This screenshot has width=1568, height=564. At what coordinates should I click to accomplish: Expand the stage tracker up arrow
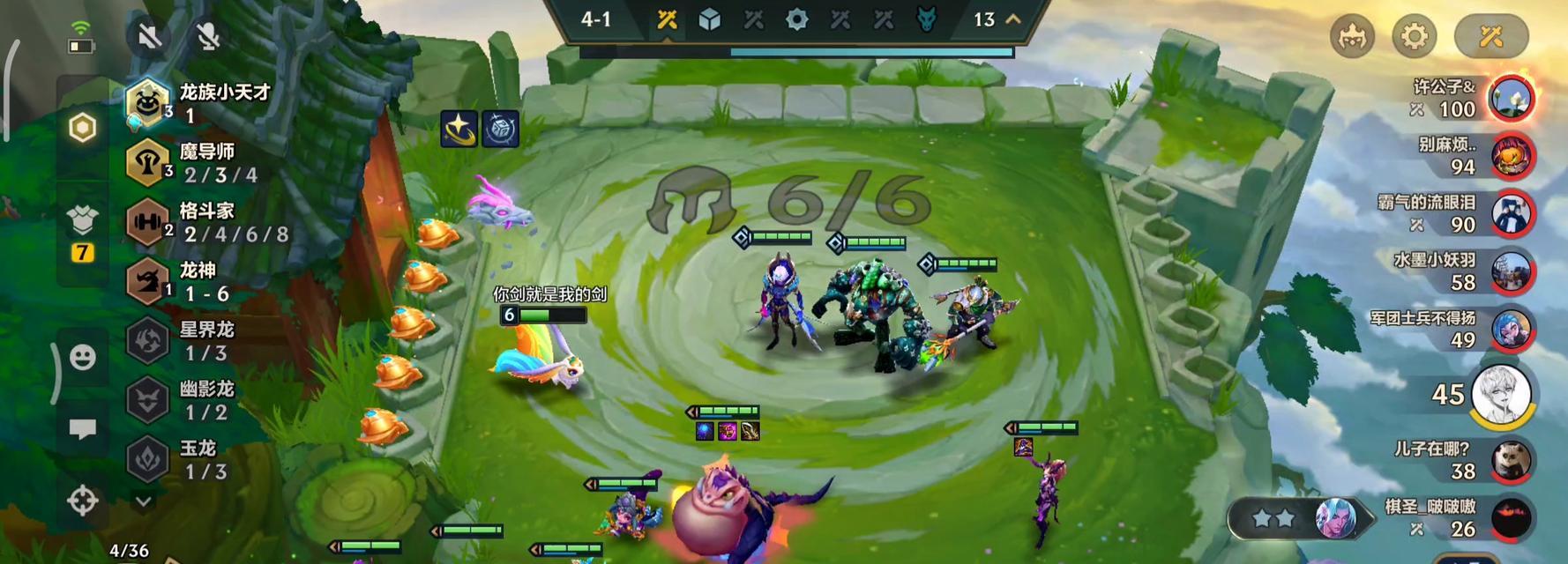click(x=1013, y=19)
